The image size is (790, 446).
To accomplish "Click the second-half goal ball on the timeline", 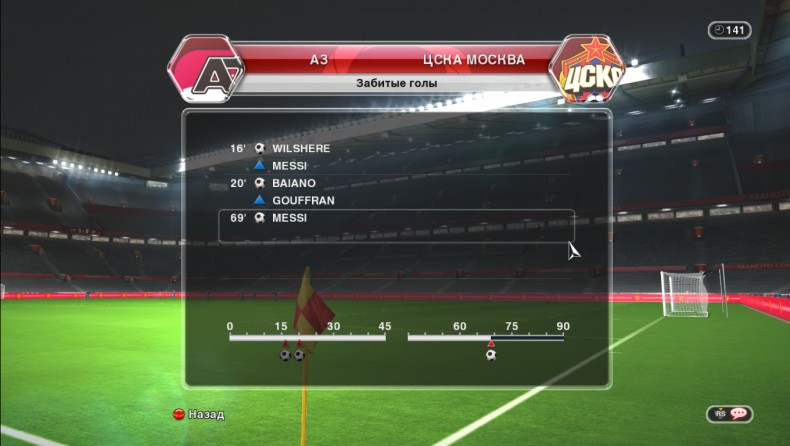I will click(490, 354).
